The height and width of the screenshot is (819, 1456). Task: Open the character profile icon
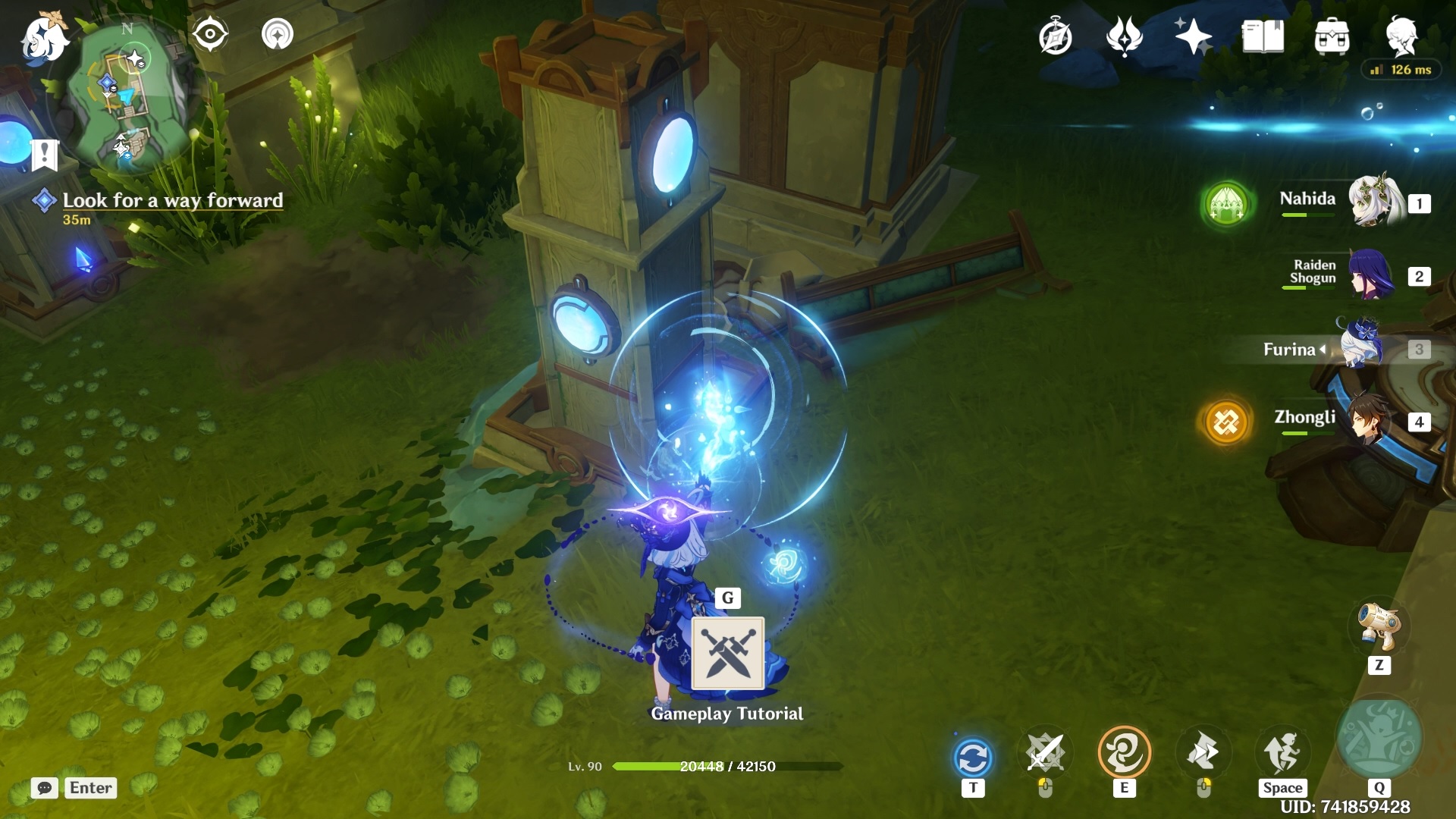point(1401,35)
